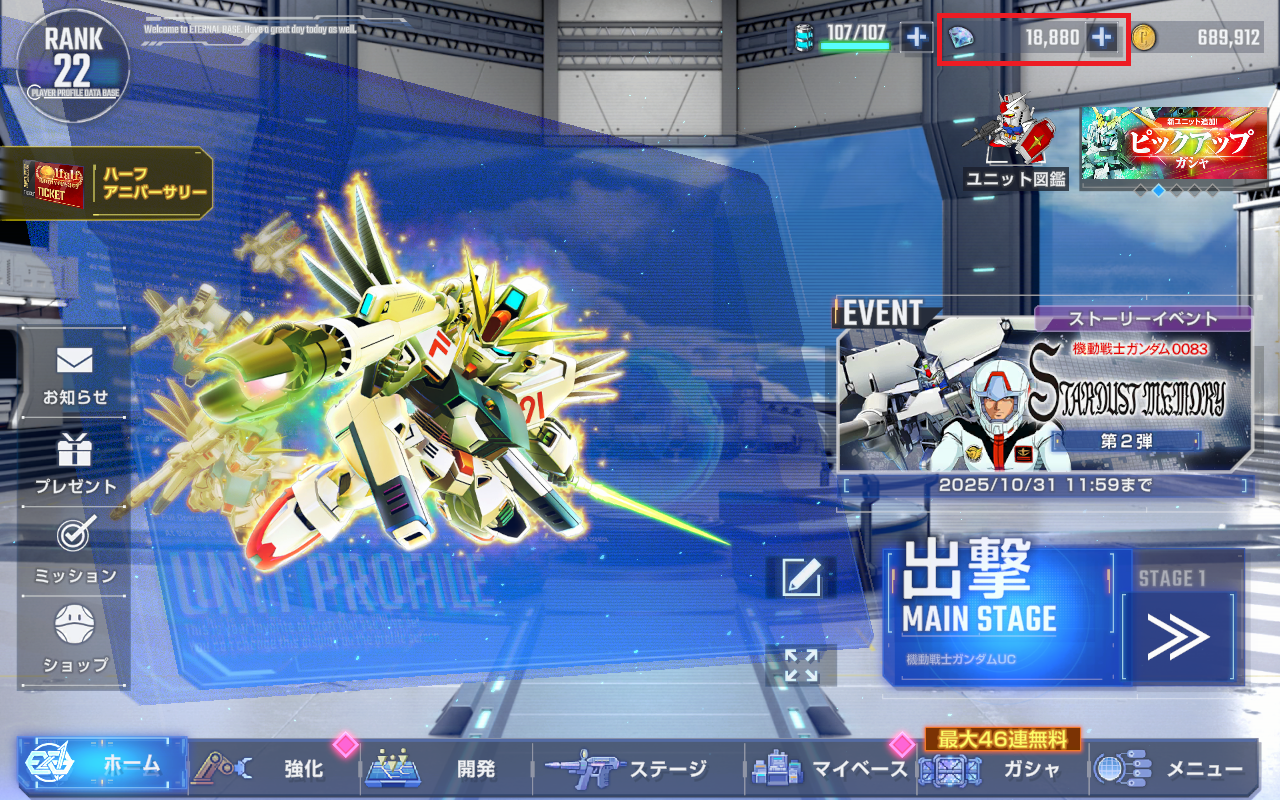Buy diamonds using the gem plus button

click(x=1101, y=38)
